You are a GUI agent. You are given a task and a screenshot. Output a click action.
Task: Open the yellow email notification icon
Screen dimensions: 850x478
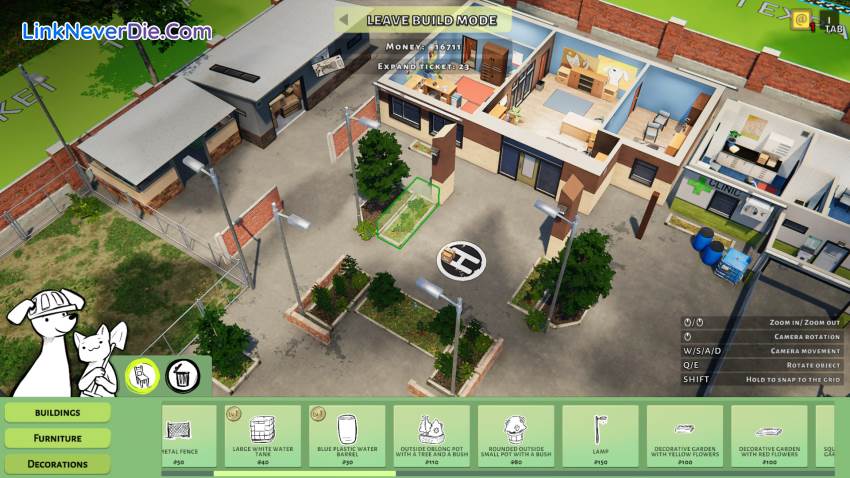(x=800, y=19)
